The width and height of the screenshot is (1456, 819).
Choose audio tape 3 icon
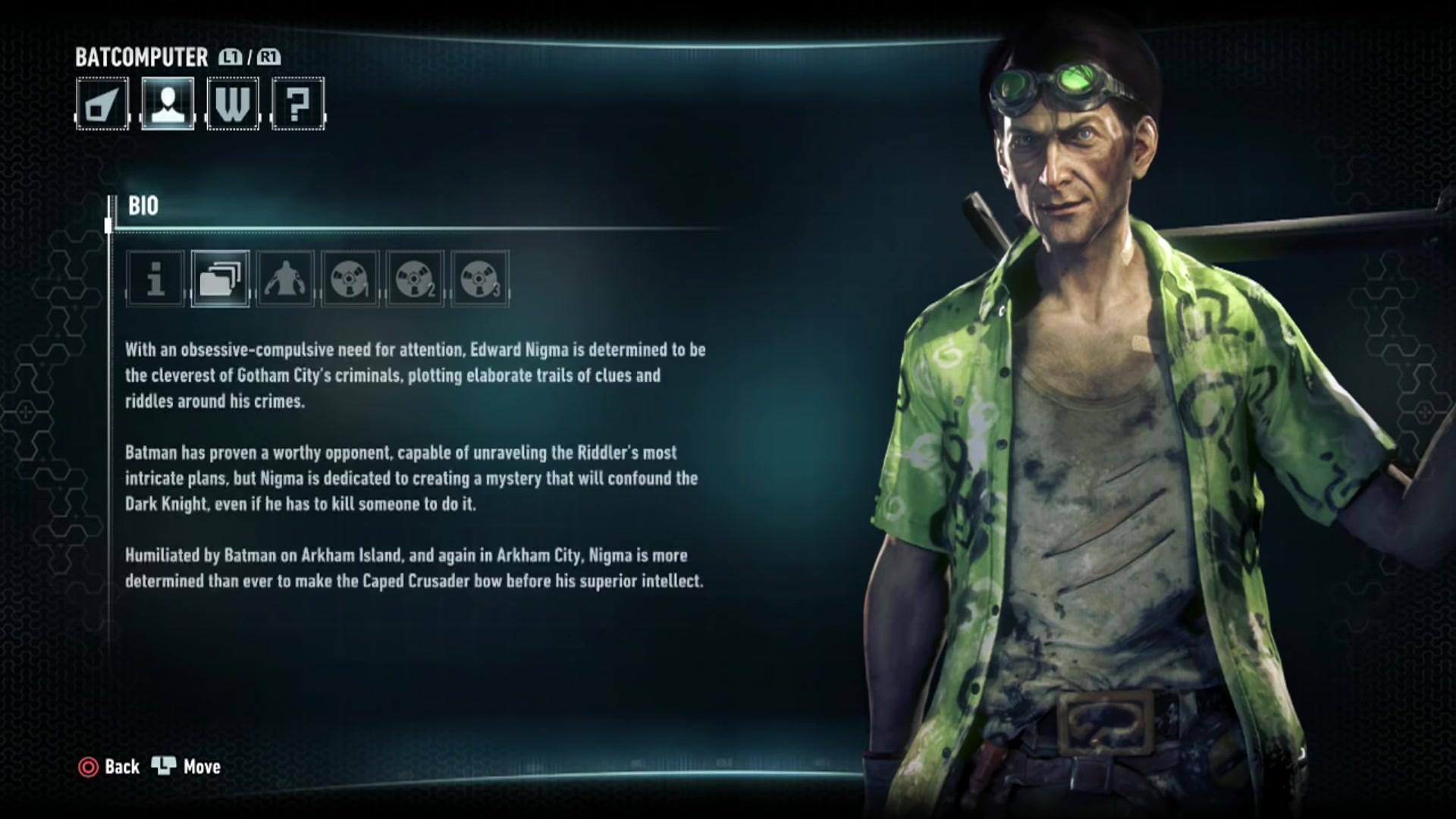479,278
